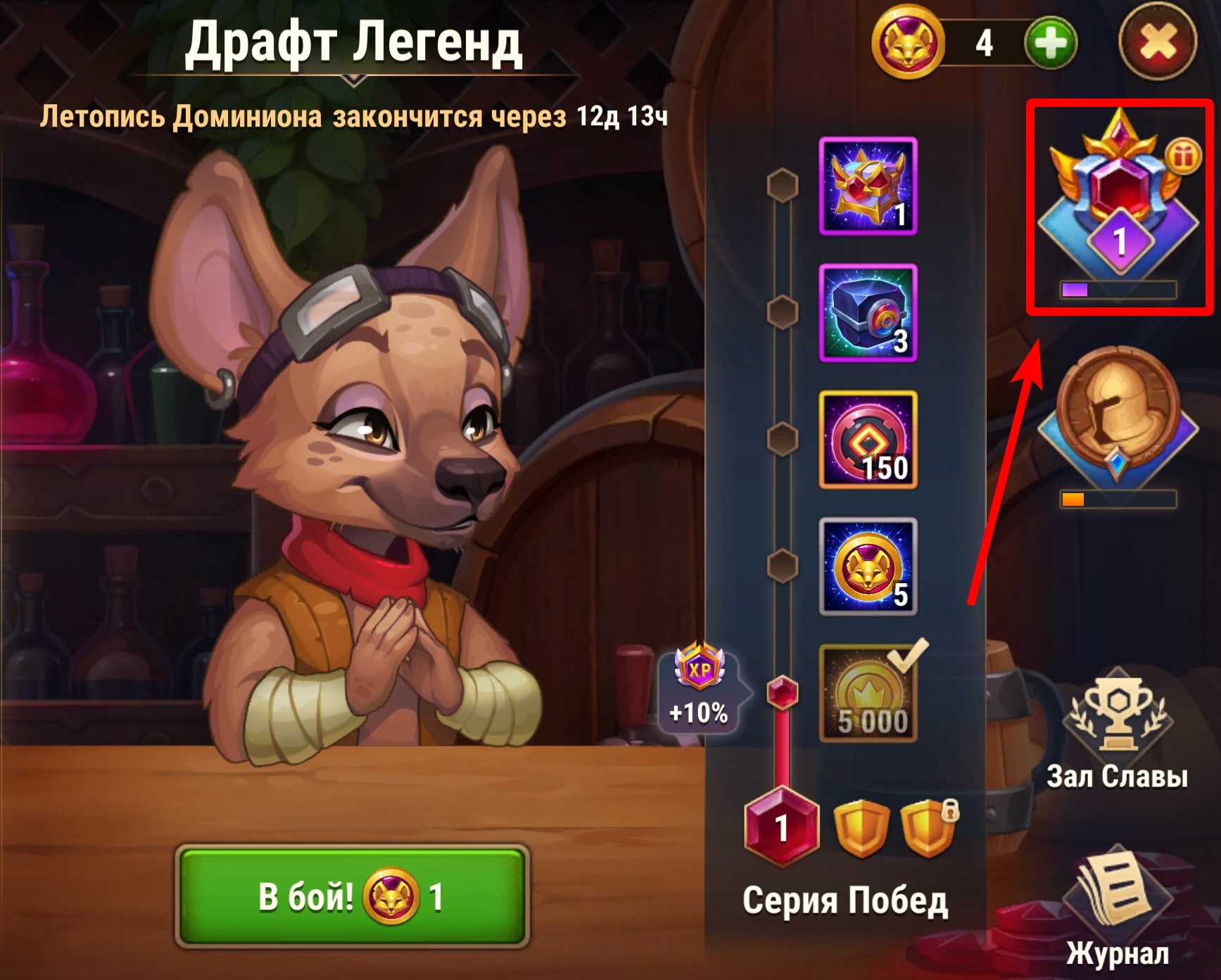Start battle with the green В бой! button
The width and height of the screenshot is (1221, 980).
coord(351,896)
